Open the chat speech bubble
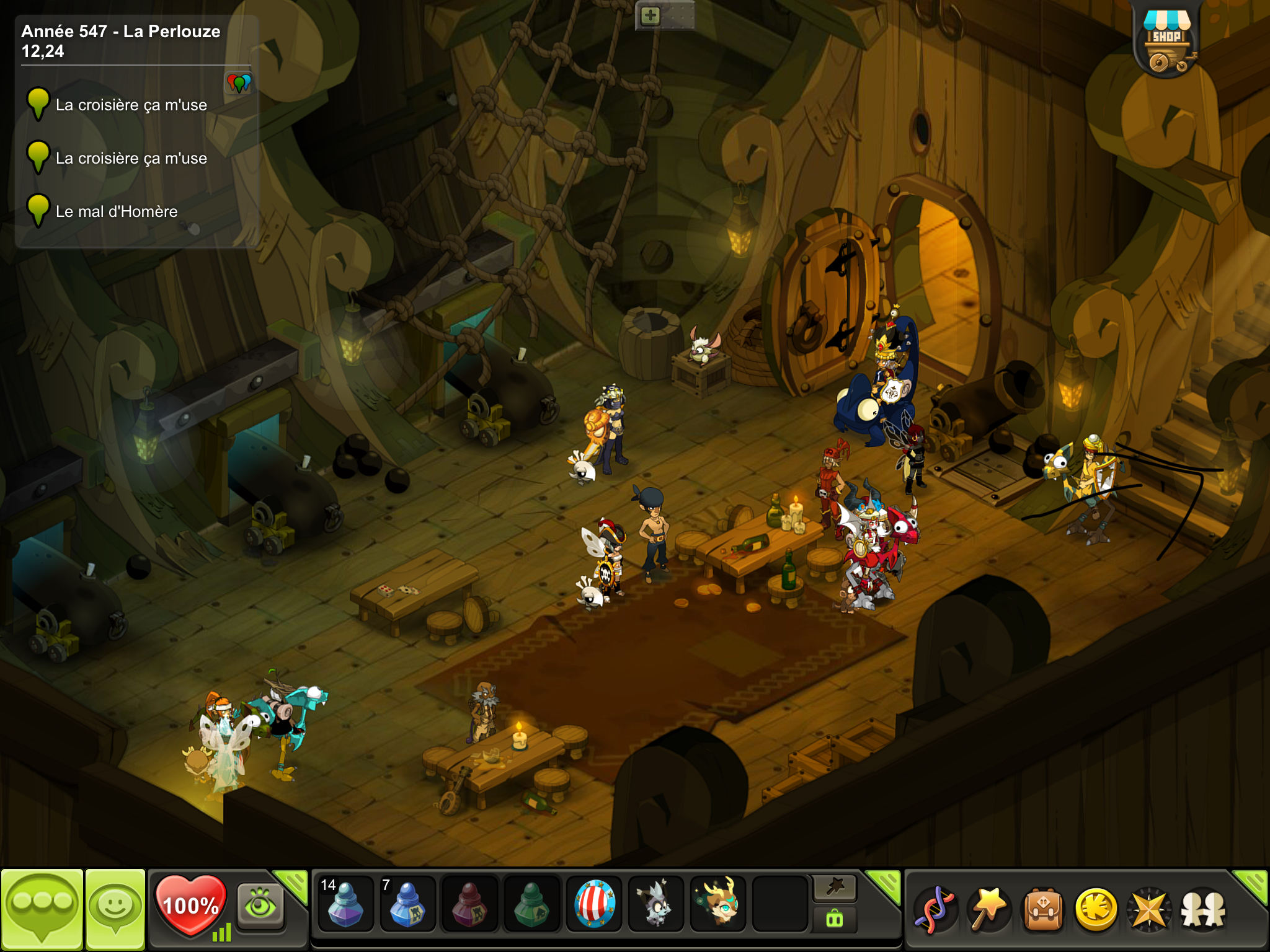This screenshot has width=1270, height=952. click(x=42, y=908)
